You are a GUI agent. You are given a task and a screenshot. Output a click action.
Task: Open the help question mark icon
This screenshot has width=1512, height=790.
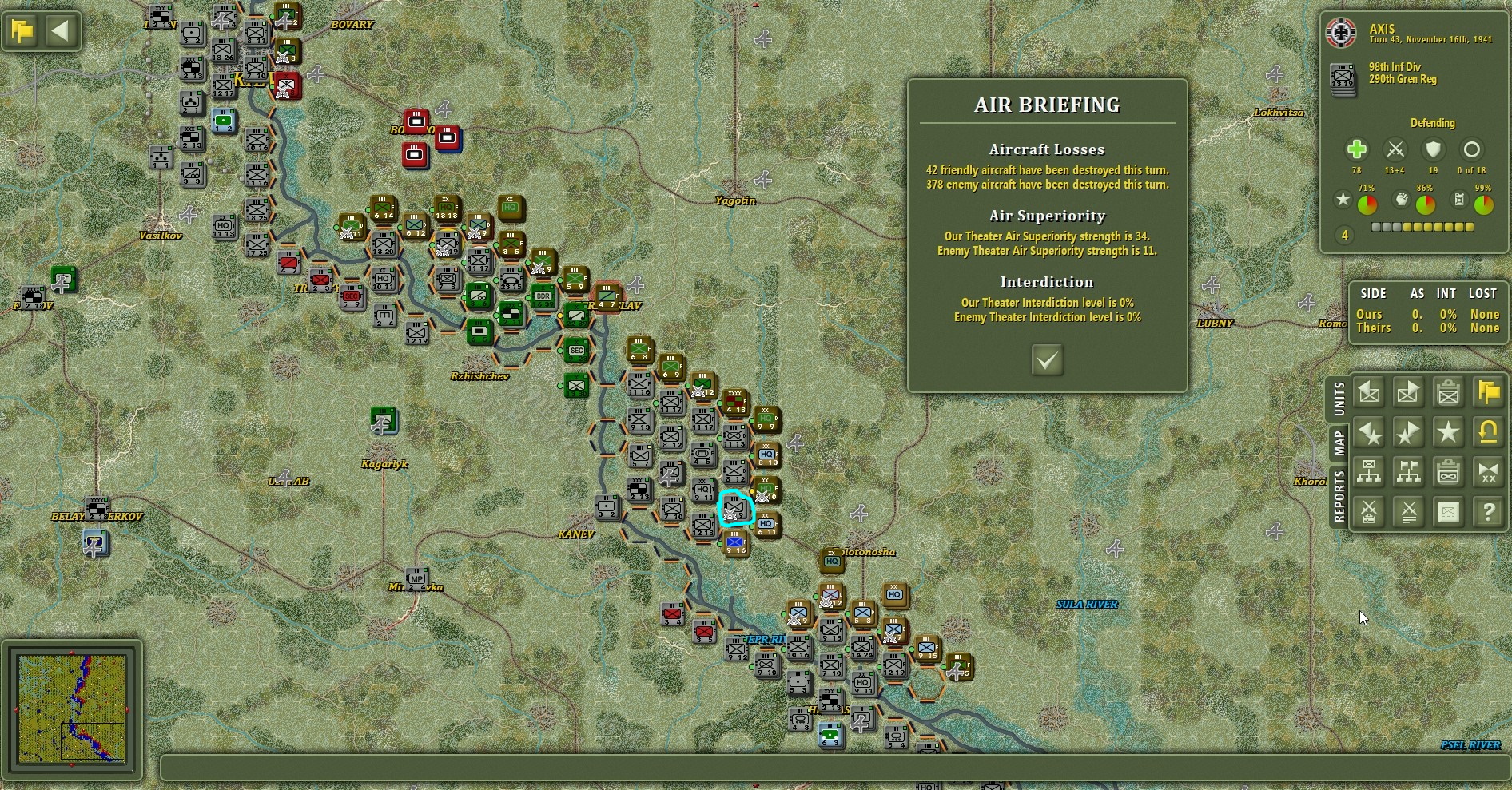pyautogui.click(x=1488, y=512)
